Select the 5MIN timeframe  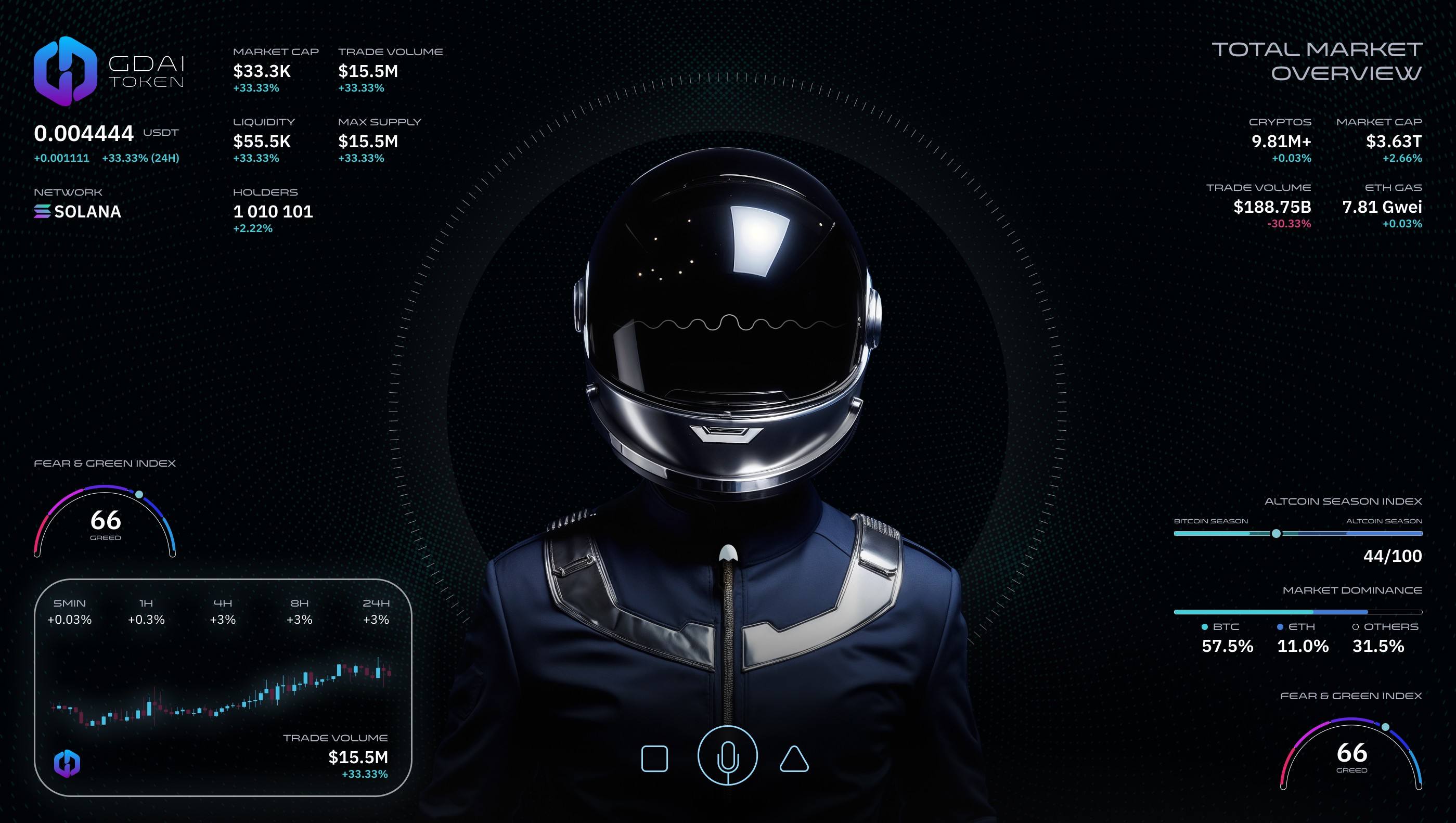(70, 612)
